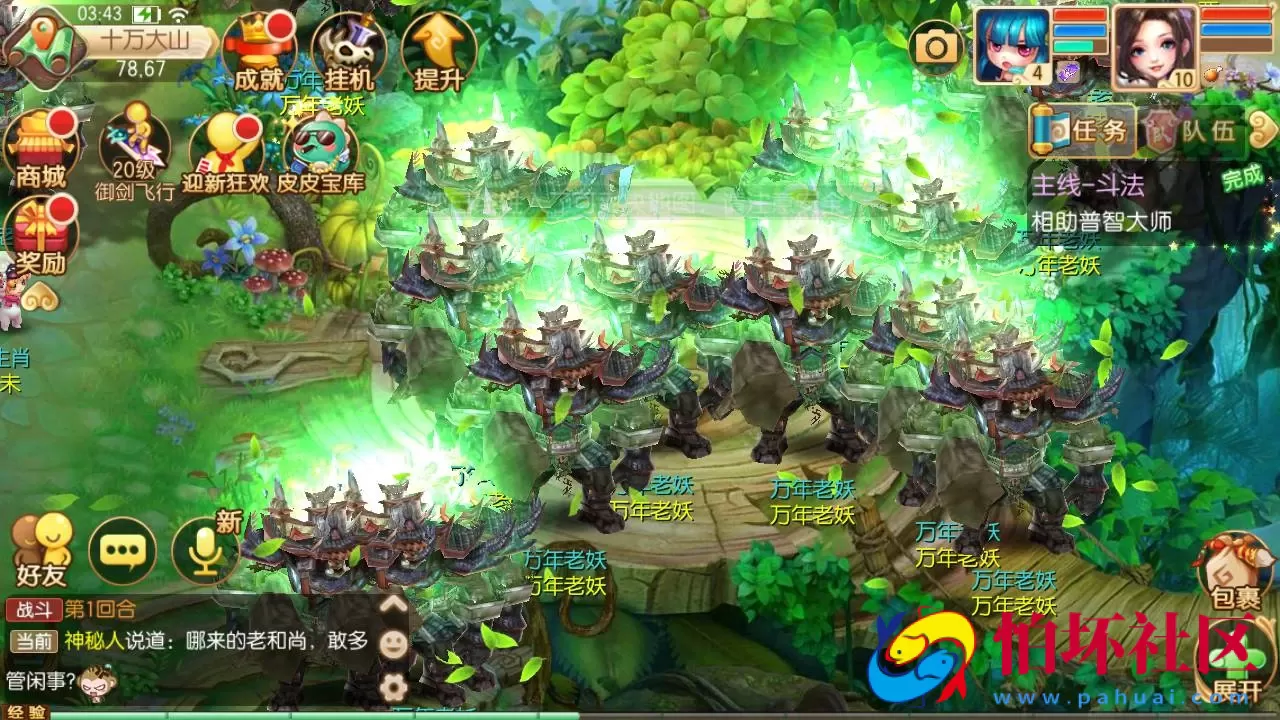Open the screenshot camera icon
The image size is (1280, 720).
click(x=936, y=45)
